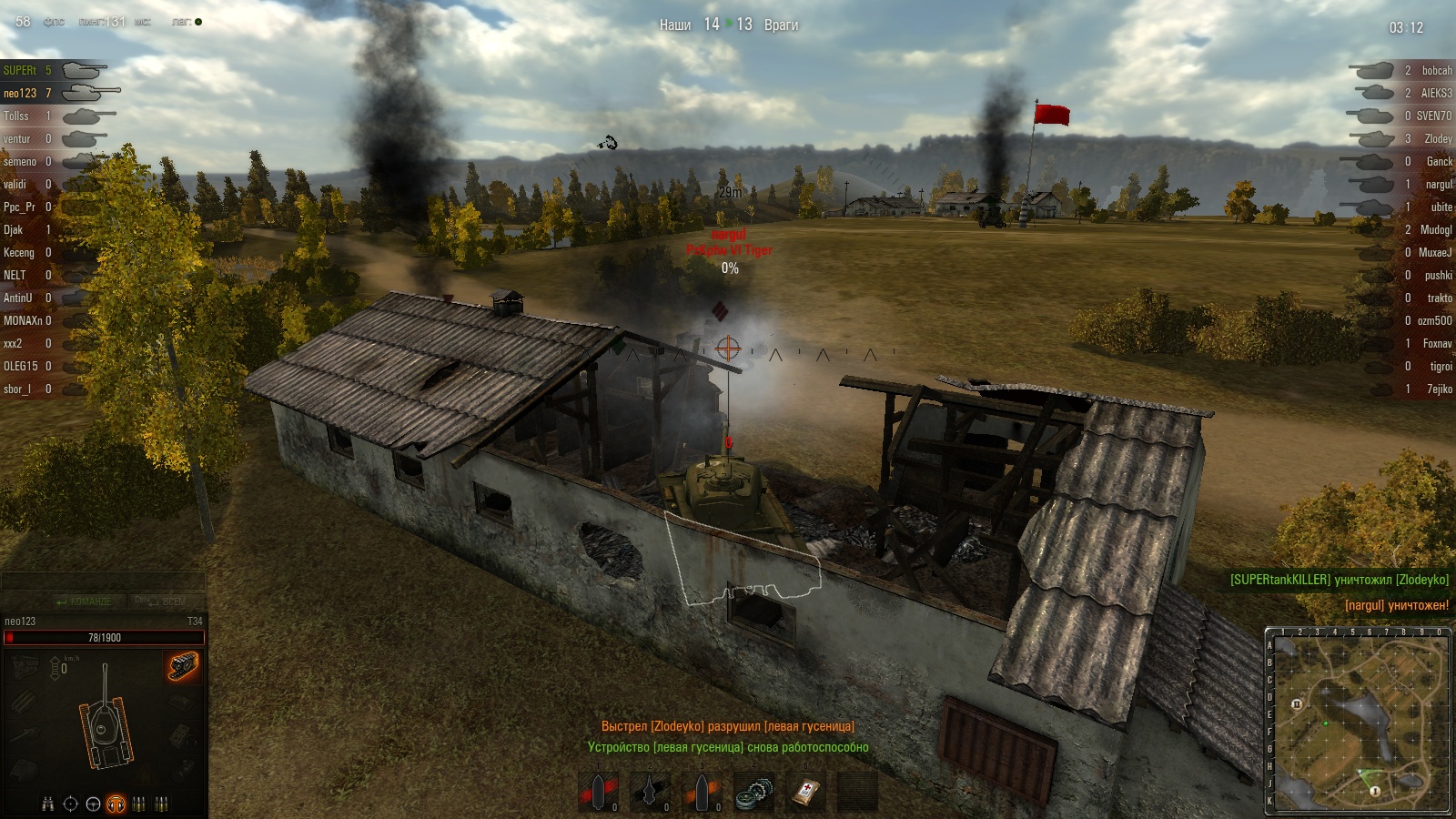Select enemy nargul in the enemy list
1456x819 pixels.
(x=1438, y=184)
